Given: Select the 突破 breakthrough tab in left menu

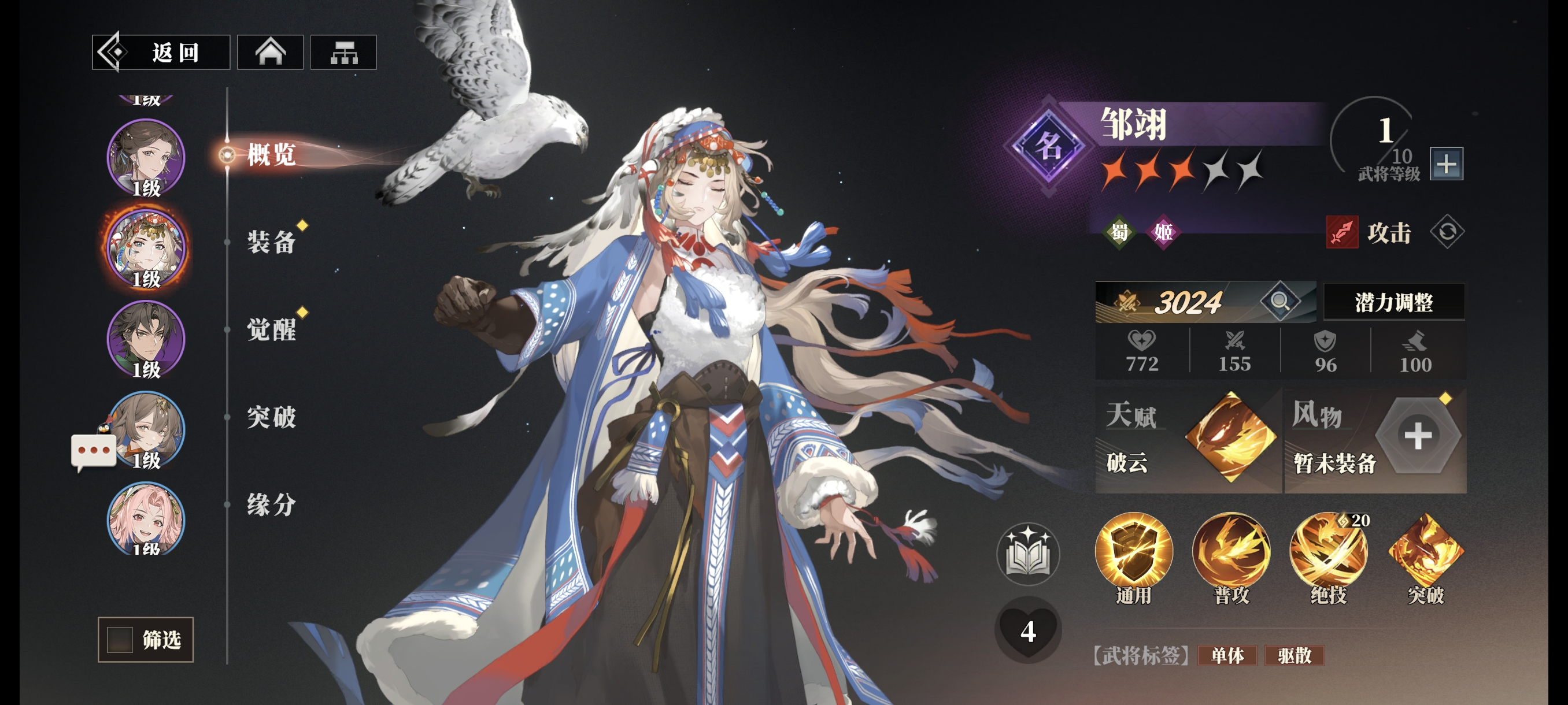Looking at the screenshot, I should pos(272,417).
